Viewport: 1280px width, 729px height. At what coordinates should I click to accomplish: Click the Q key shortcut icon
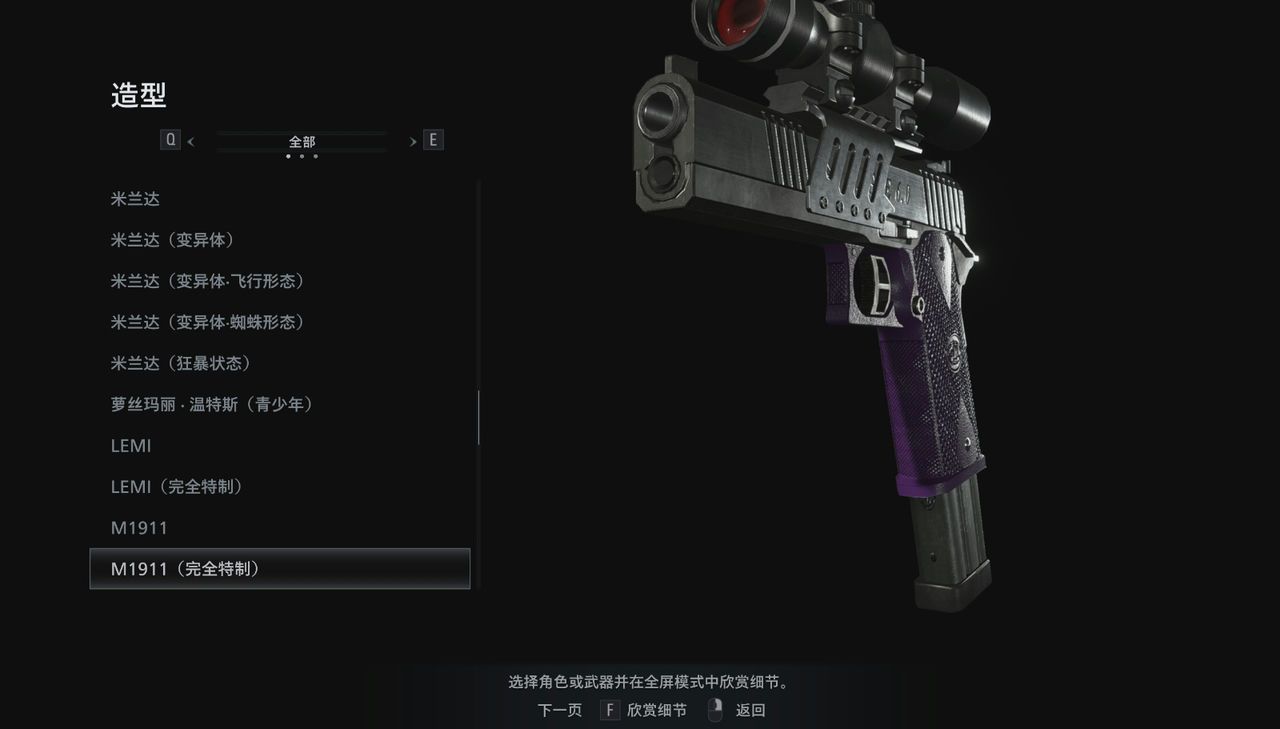(x=170, y=139)
